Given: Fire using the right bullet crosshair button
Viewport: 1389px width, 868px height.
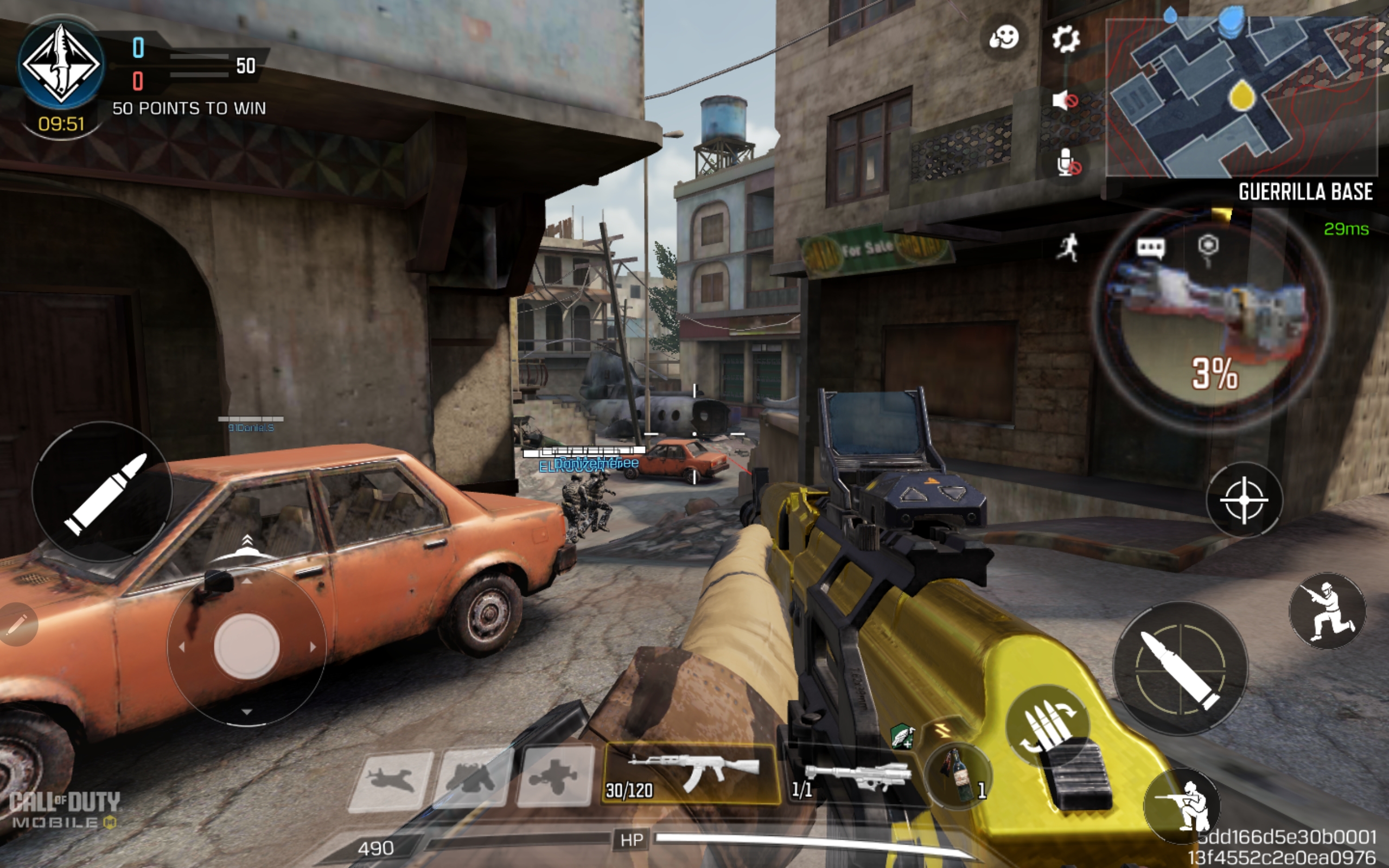Looking at the screenshot, I should click(1180, 668).
